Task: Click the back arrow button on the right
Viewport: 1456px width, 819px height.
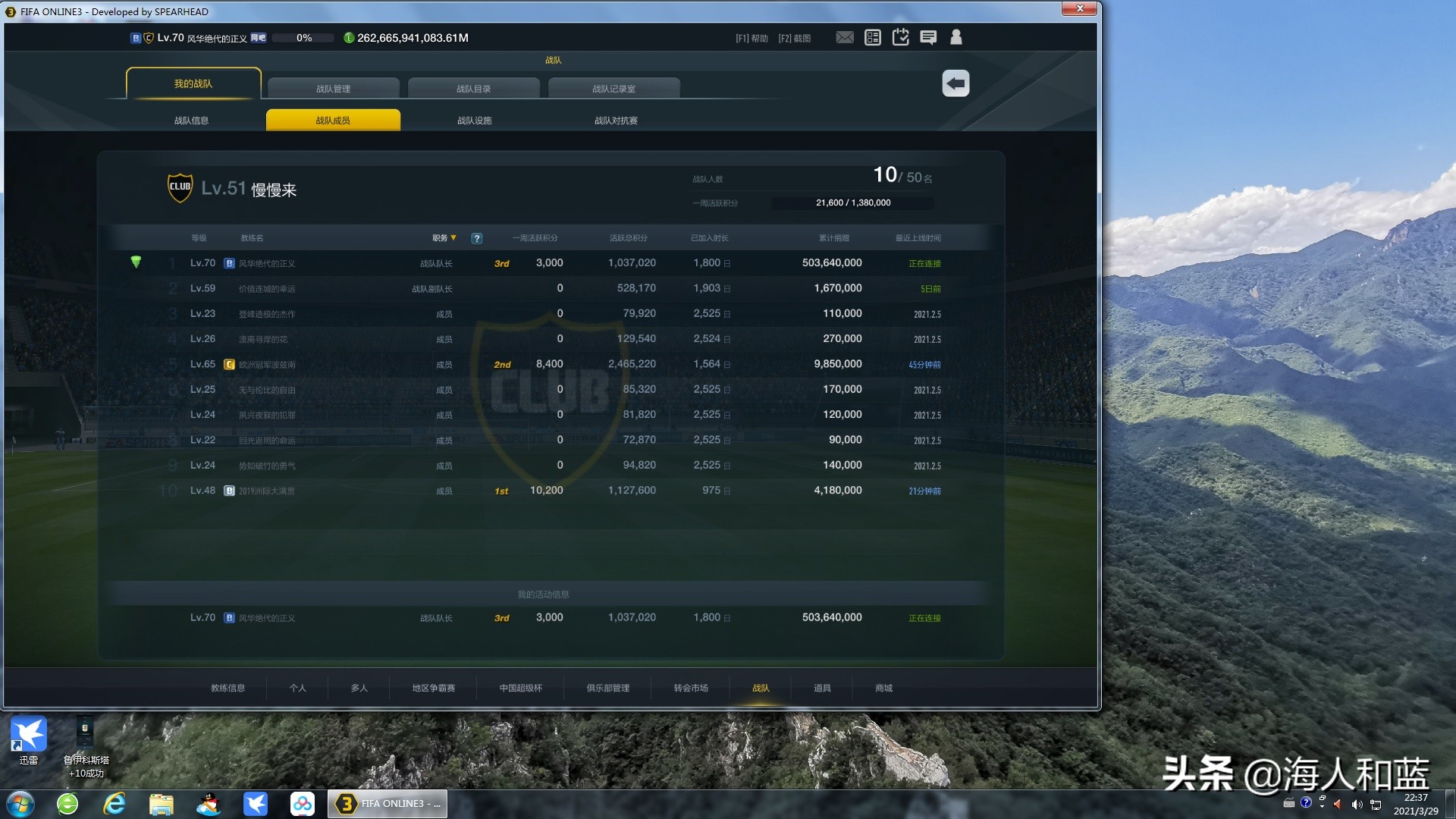Action: pyautogui.click(x=955, y=83)
